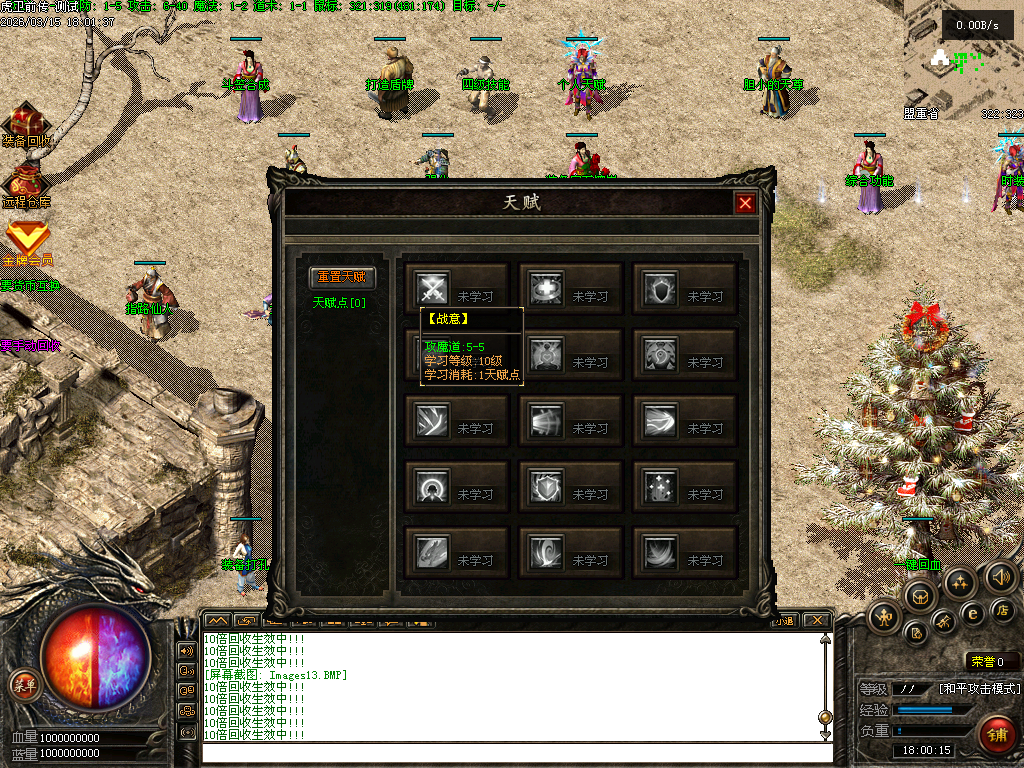This screenshot has height=768, width=1024.
Task: Close the chat panel with X button
Action: click(817, 620)
